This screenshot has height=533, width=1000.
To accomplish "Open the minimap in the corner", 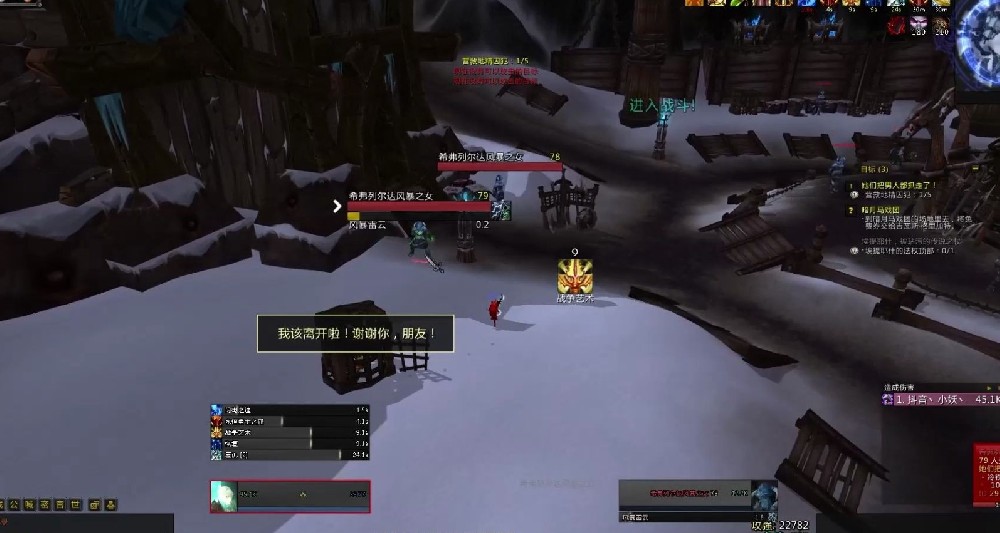I will pyautogui.click(x=980, y=40).
